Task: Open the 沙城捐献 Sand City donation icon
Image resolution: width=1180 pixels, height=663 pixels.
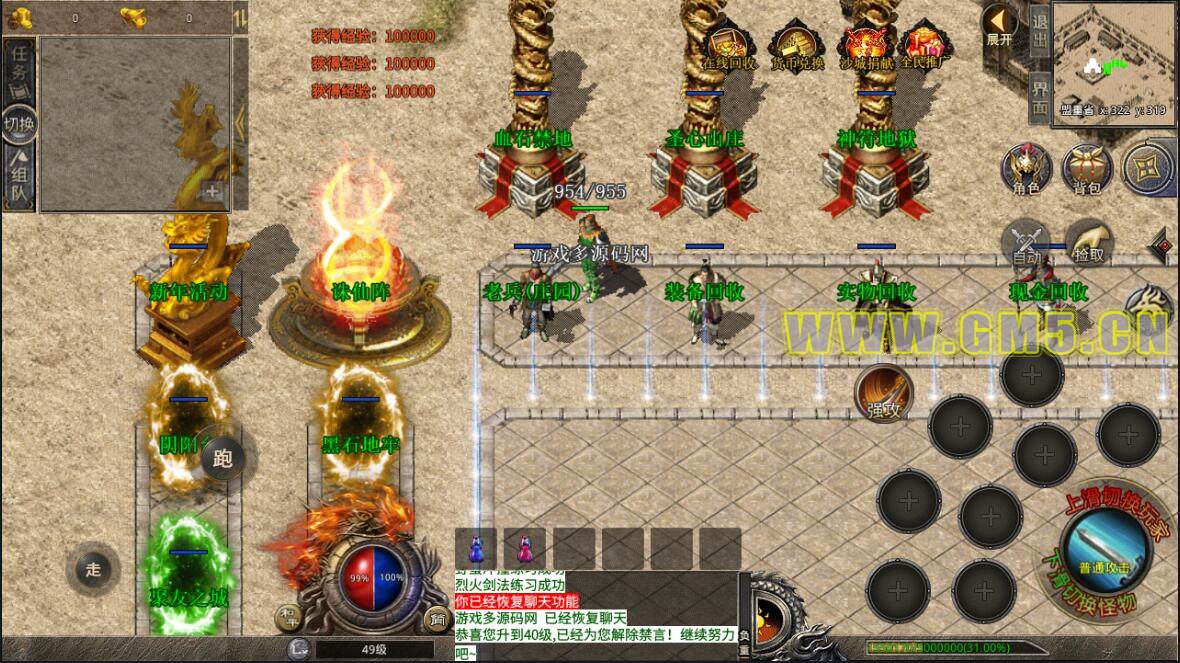Action: coord(865,46)
